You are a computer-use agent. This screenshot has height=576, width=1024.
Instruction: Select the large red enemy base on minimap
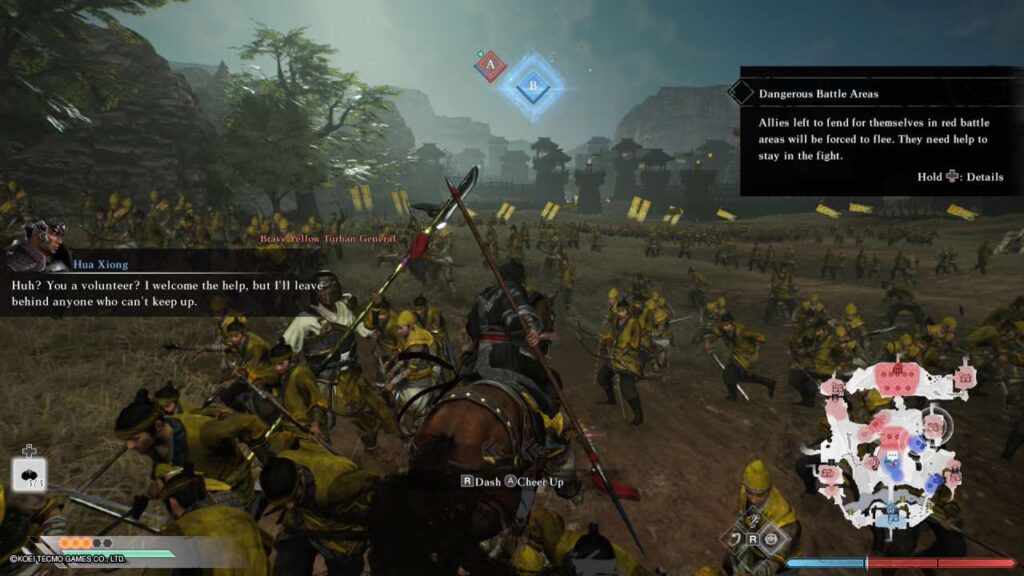coord(897,376)
